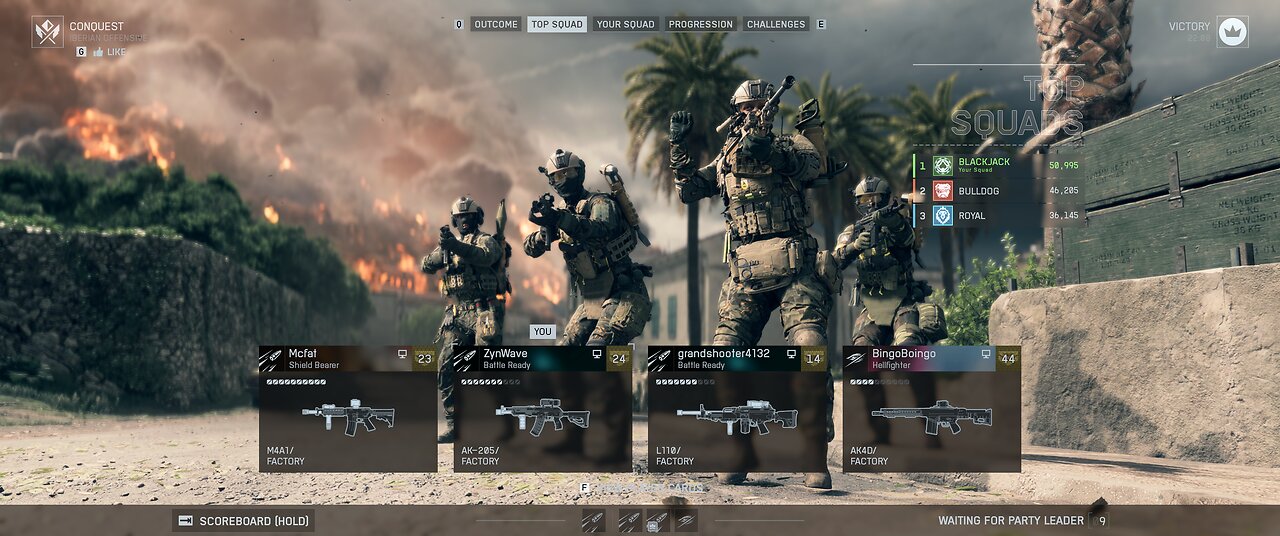The image size is (1280, 536).
Task: Click the Conquest game mode emblem
Action: (x=47, y=32)
